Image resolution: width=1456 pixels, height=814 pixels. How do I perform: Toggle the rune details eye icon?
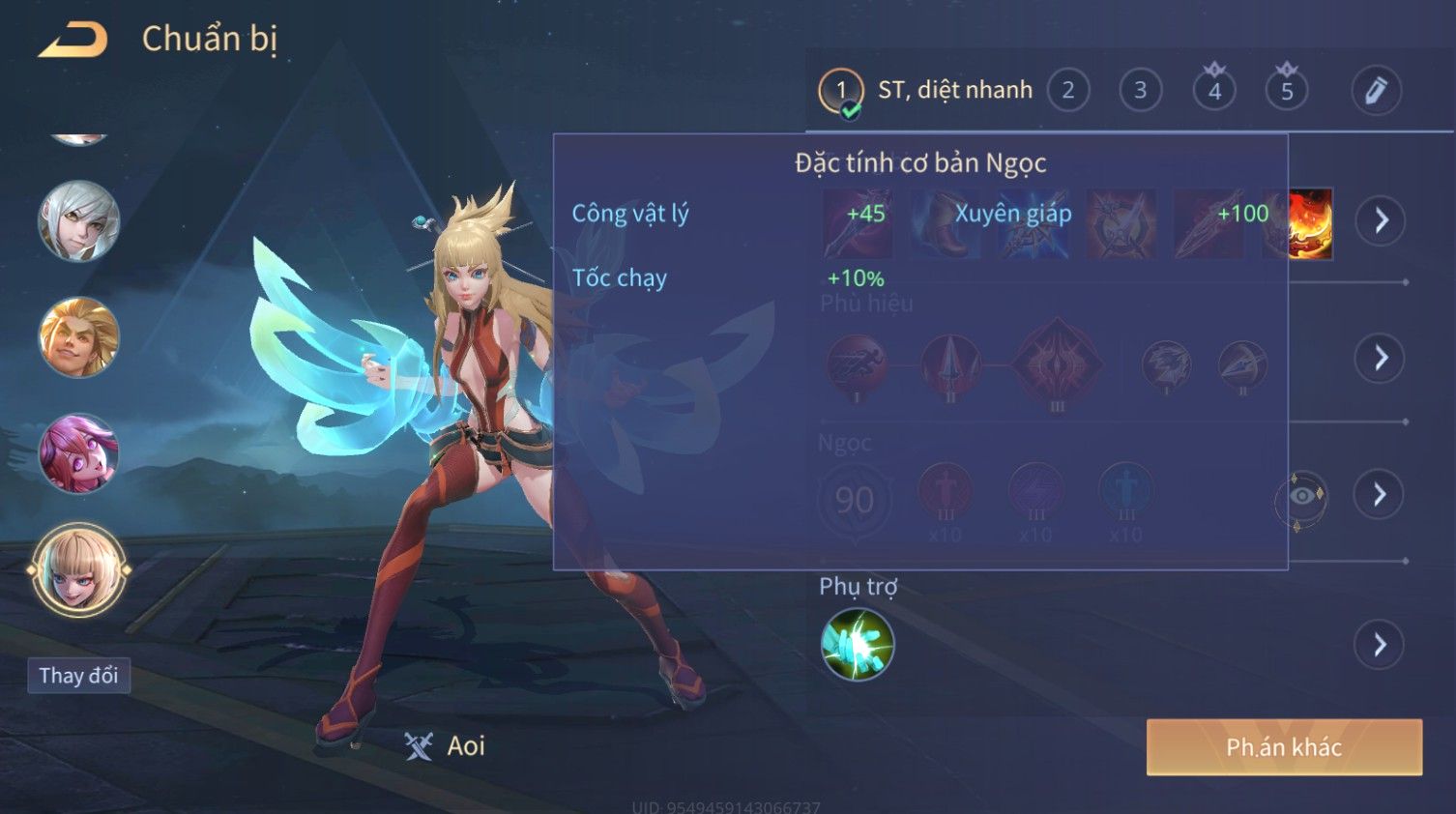pyautogui.click(x=1301, y=497)
